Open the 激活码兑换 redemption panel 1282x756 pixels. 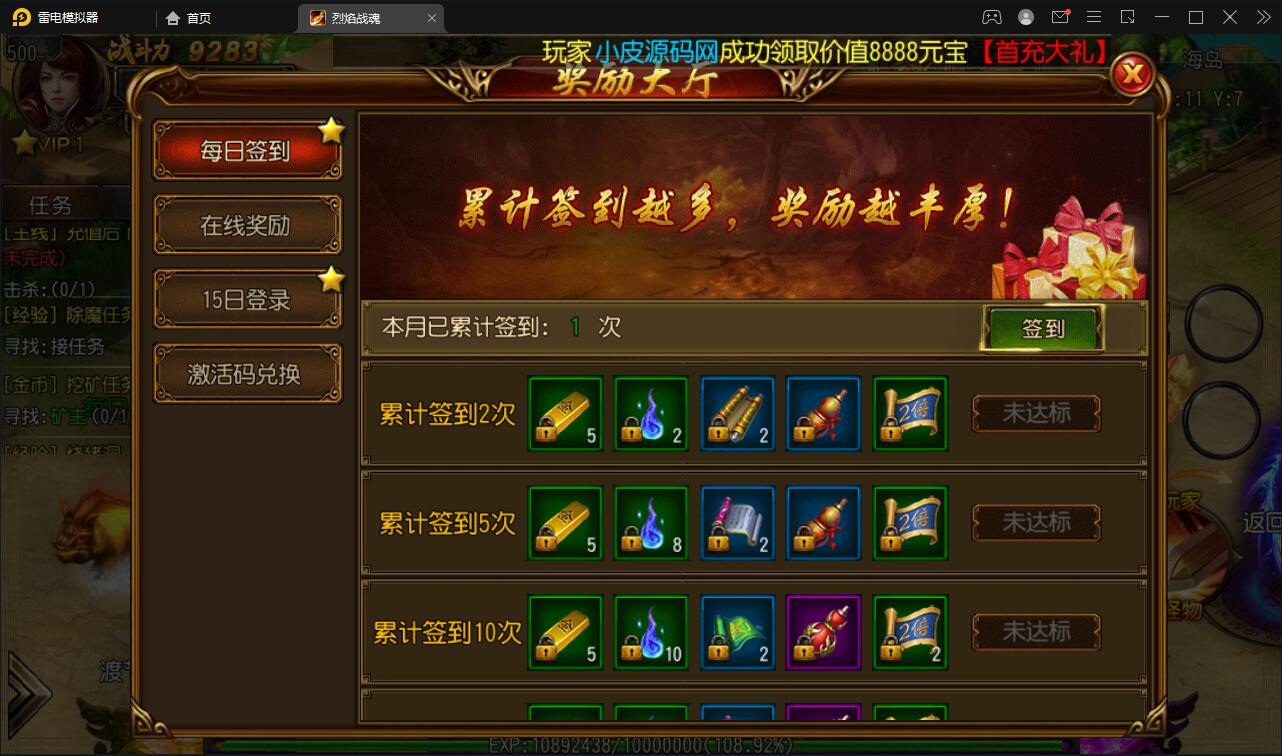point(247,372)
